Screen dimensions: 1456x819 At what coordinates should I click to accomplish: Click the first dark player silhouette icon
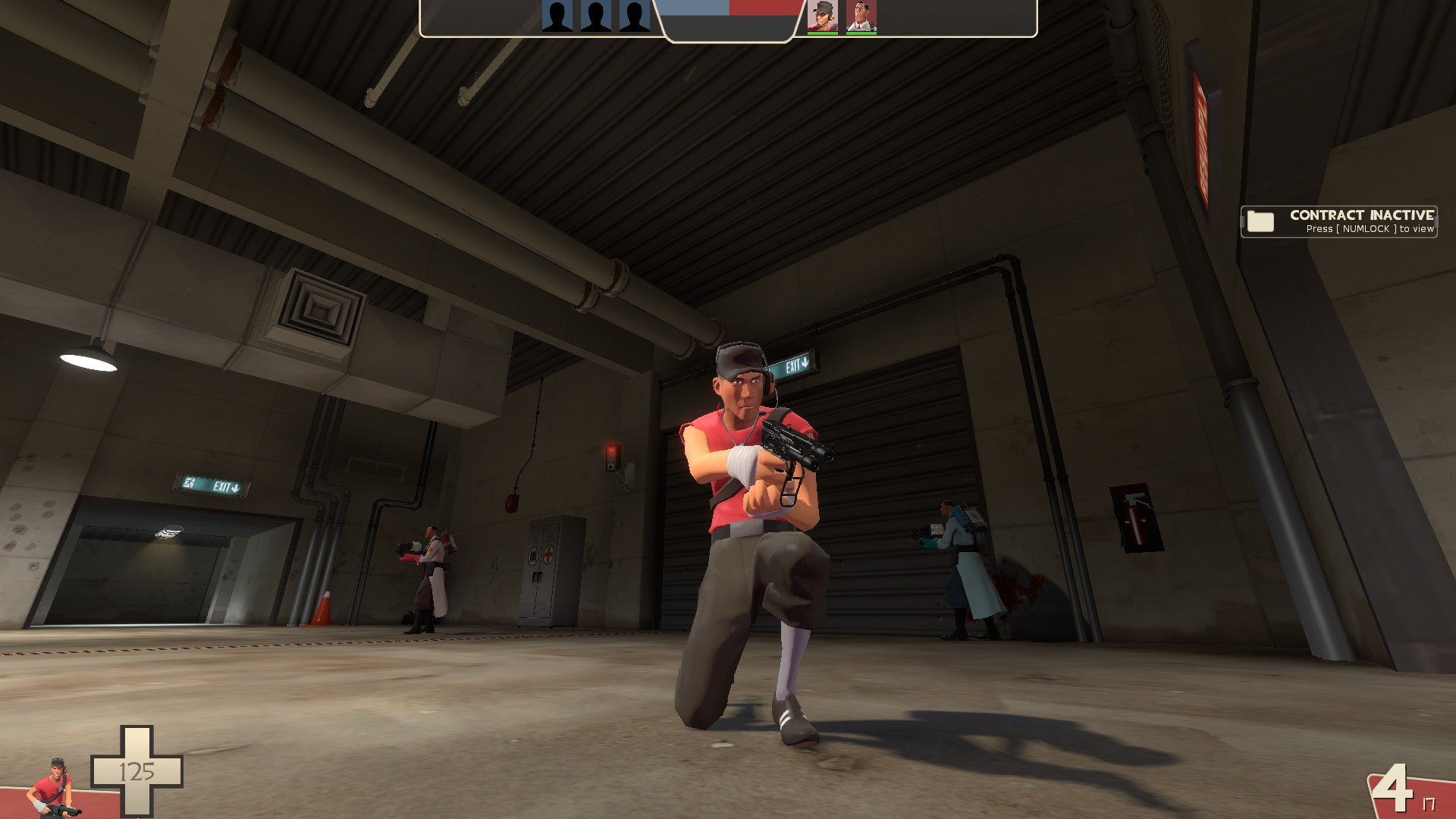tap(557, 15)
